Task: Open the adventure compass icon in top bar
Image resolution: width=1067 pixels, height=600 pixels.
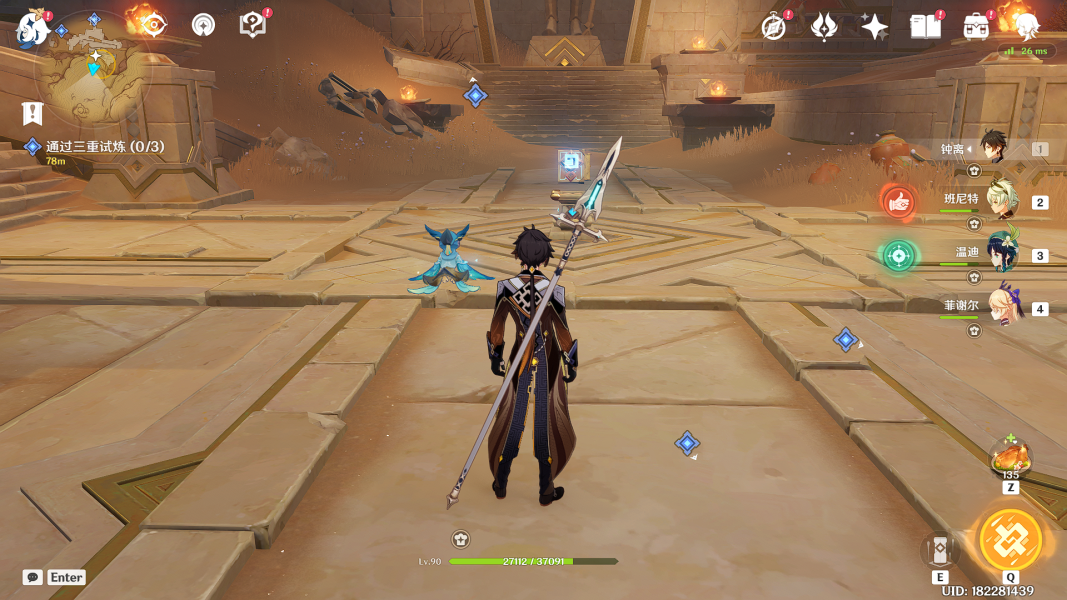Action: coord(773,27)
